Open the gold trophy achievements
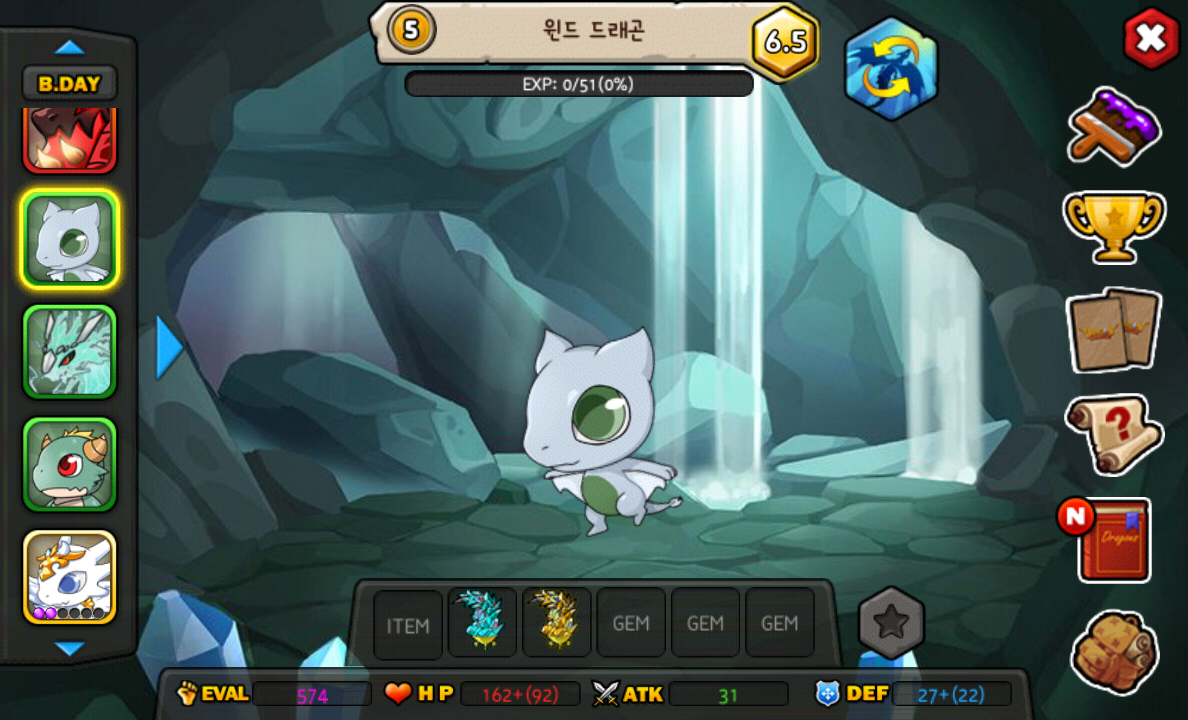This screenshot has width=1188, height=720. 1113,226
